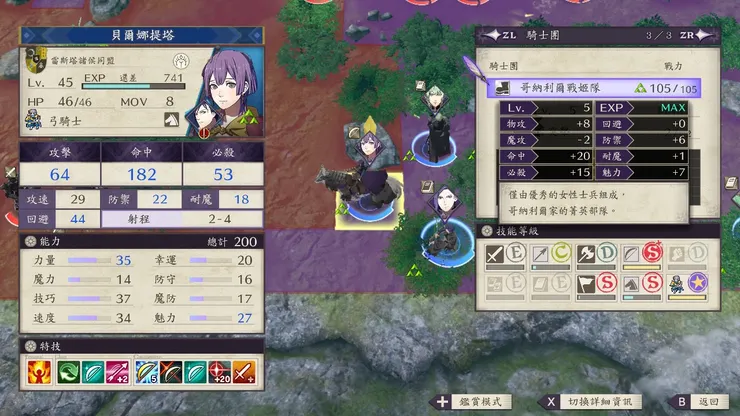This screenshot has height=416, width=740.
Task: Select the 哥納利爾戰姬隊 battalion row
Action: pos(594,88)
